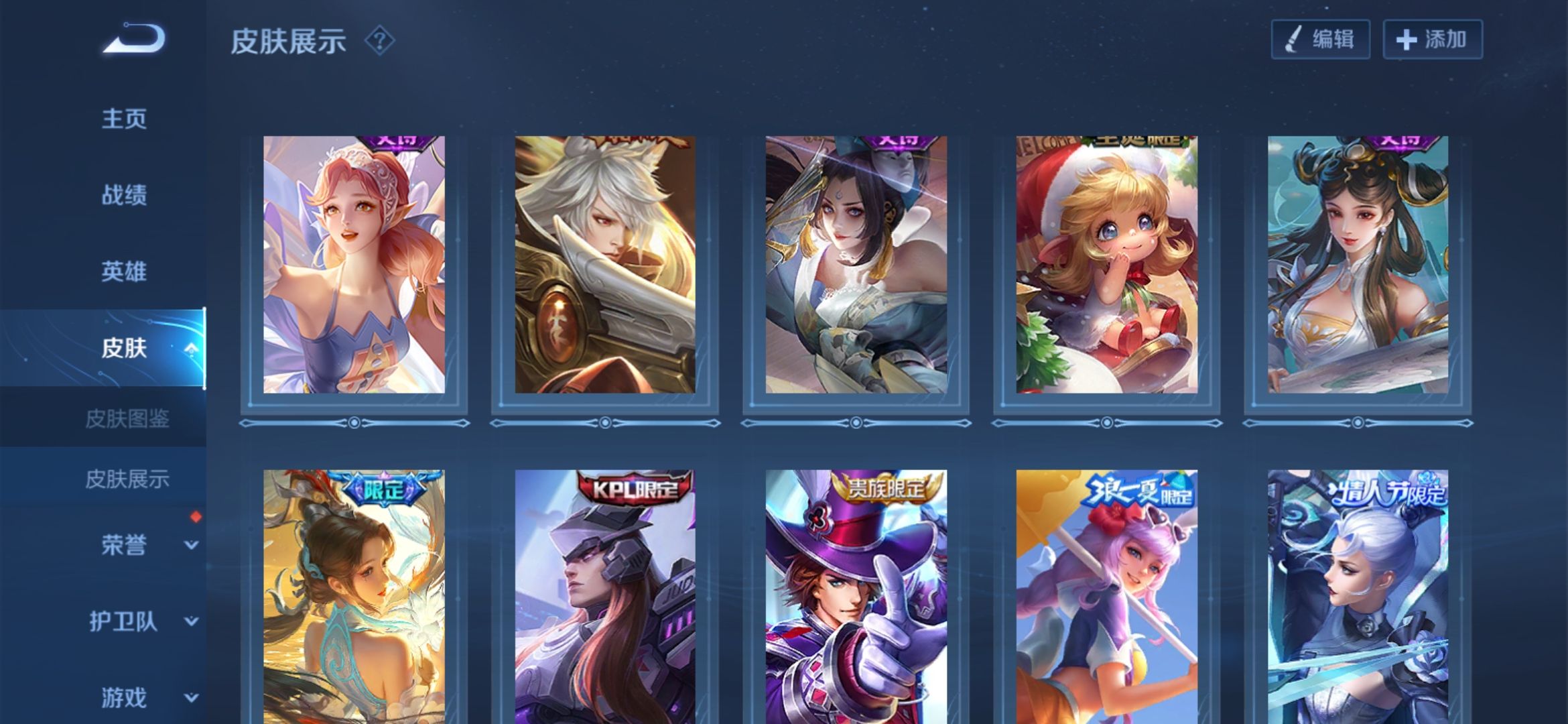The width and height of the screenshot is (1568, 724).
Task: Show help for 皮肤展示
Action: pyautogui.click(x=379, y=41)
